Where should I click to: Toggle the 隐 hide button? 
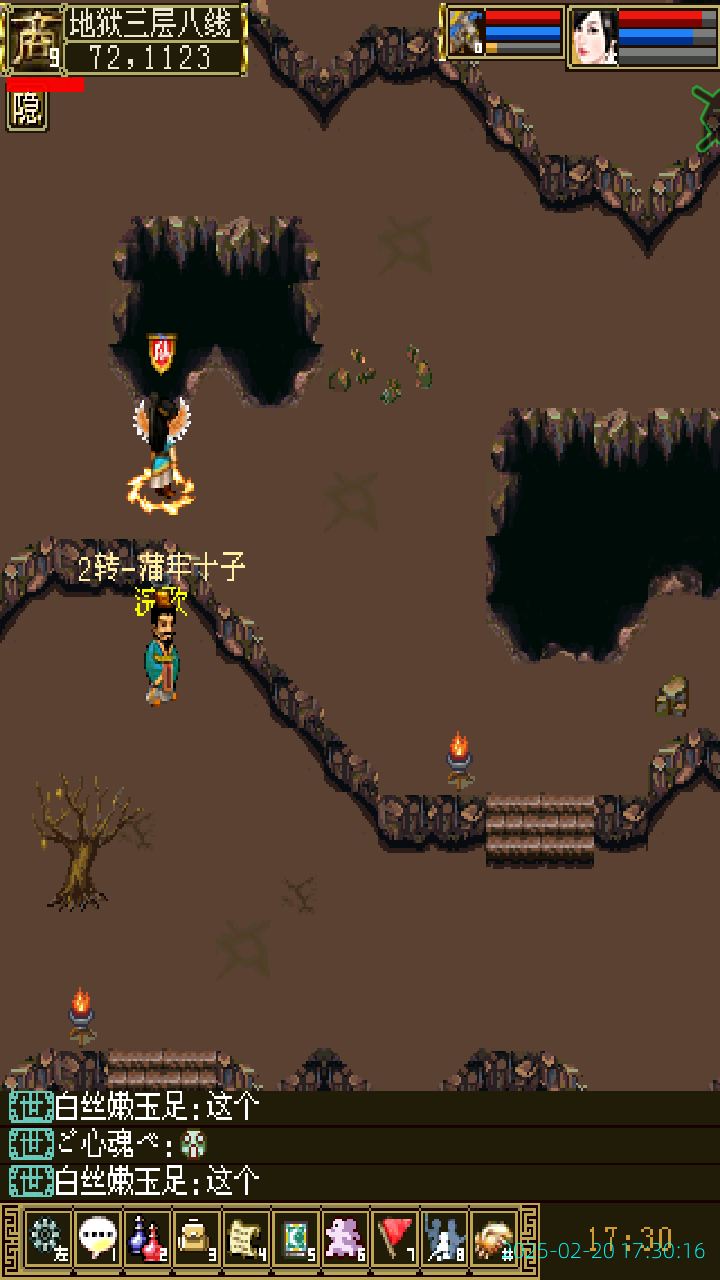tap(27, 110)
